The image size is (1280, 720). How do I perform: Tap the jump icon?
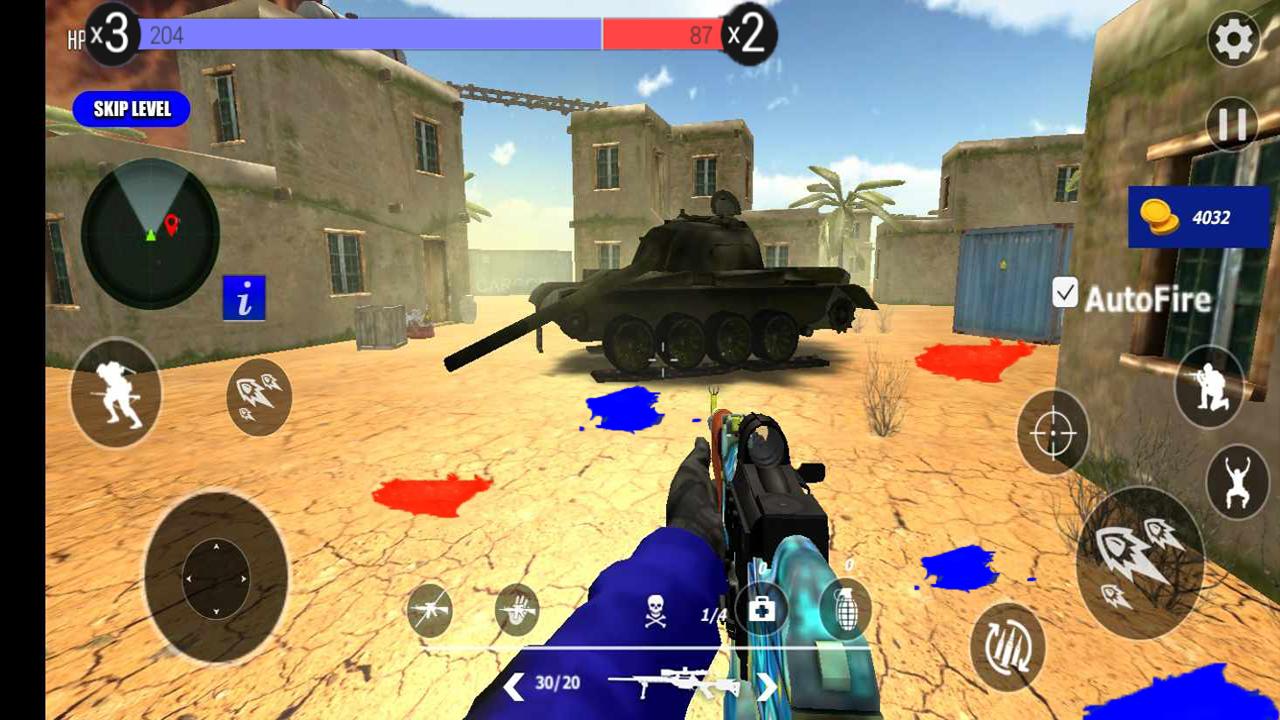point(1236,477)
